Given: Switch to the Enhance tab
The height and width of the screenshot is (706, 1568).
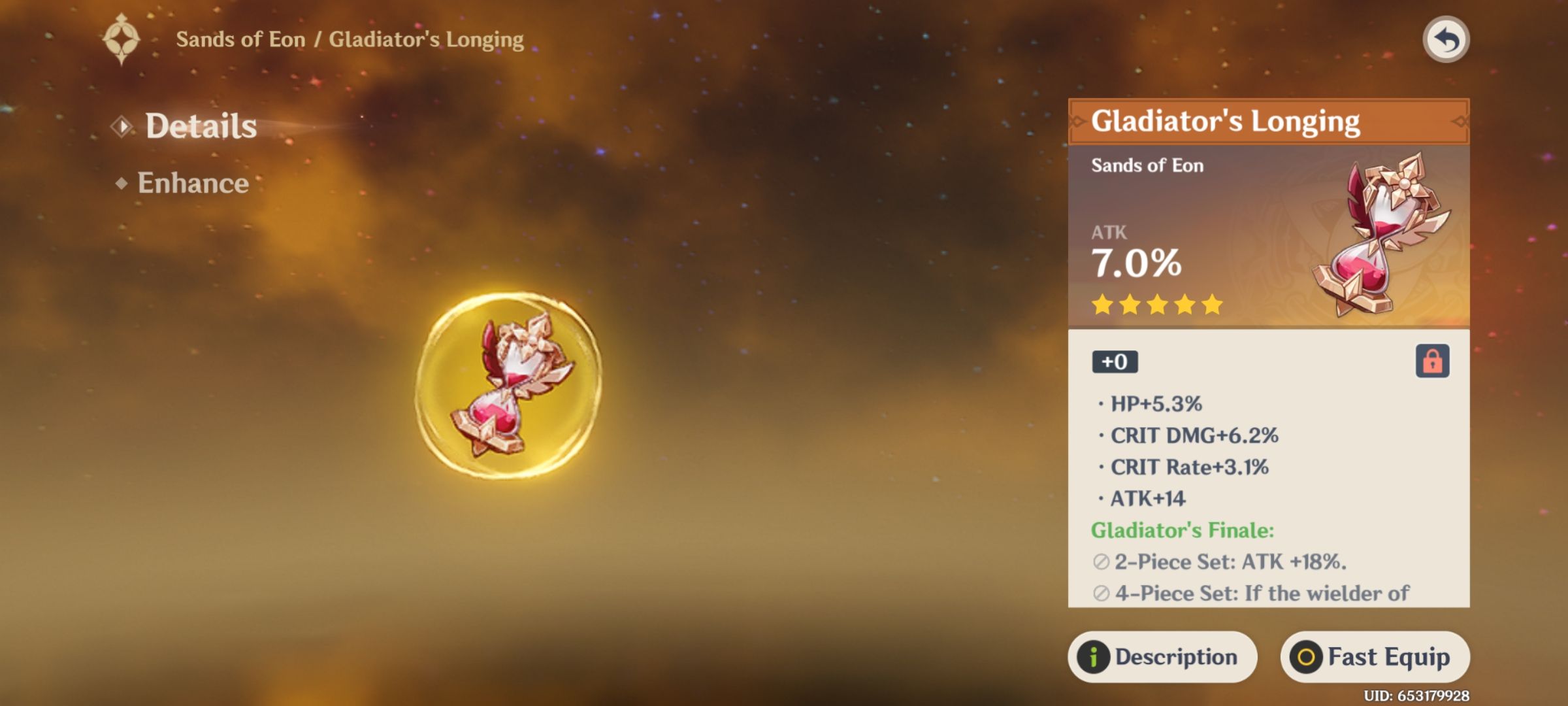Looking at the screenshot, I should pos(193,184).
